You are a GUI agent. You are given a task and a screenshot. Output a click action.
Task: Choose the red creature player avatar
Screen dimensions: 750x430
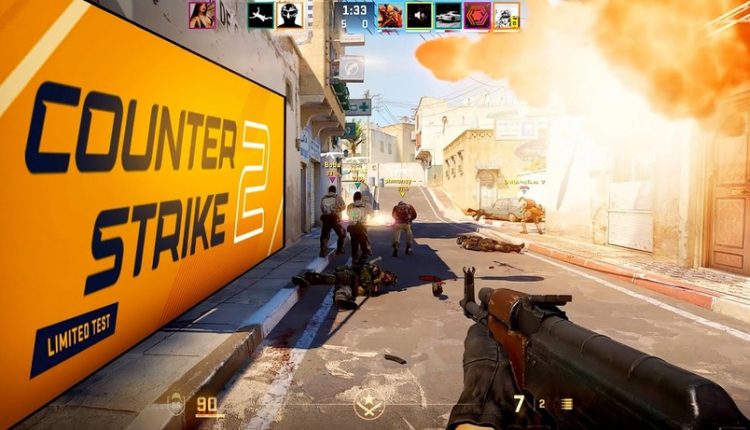tap(390, 15)
